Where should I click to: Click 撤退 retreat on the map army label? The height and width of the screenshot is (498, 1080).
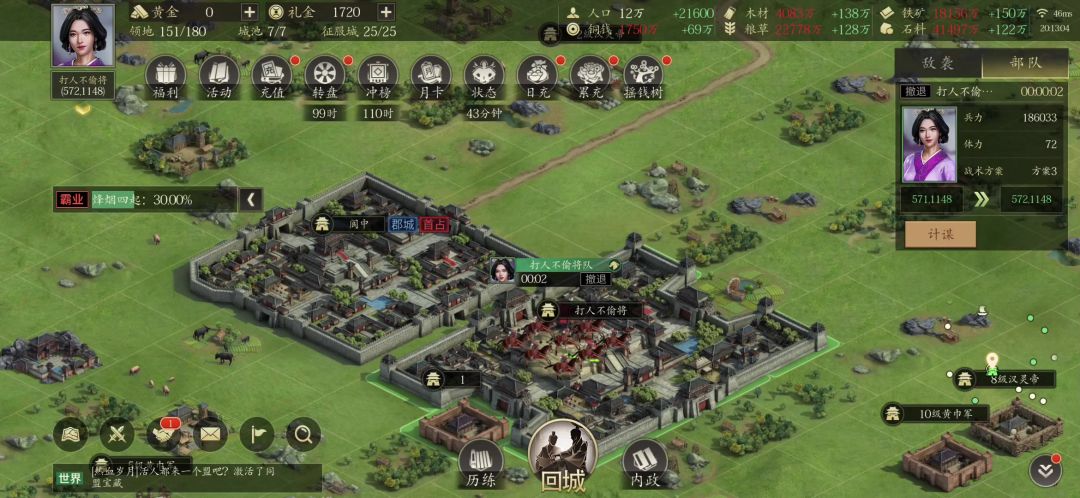click(x=596, y=279)
